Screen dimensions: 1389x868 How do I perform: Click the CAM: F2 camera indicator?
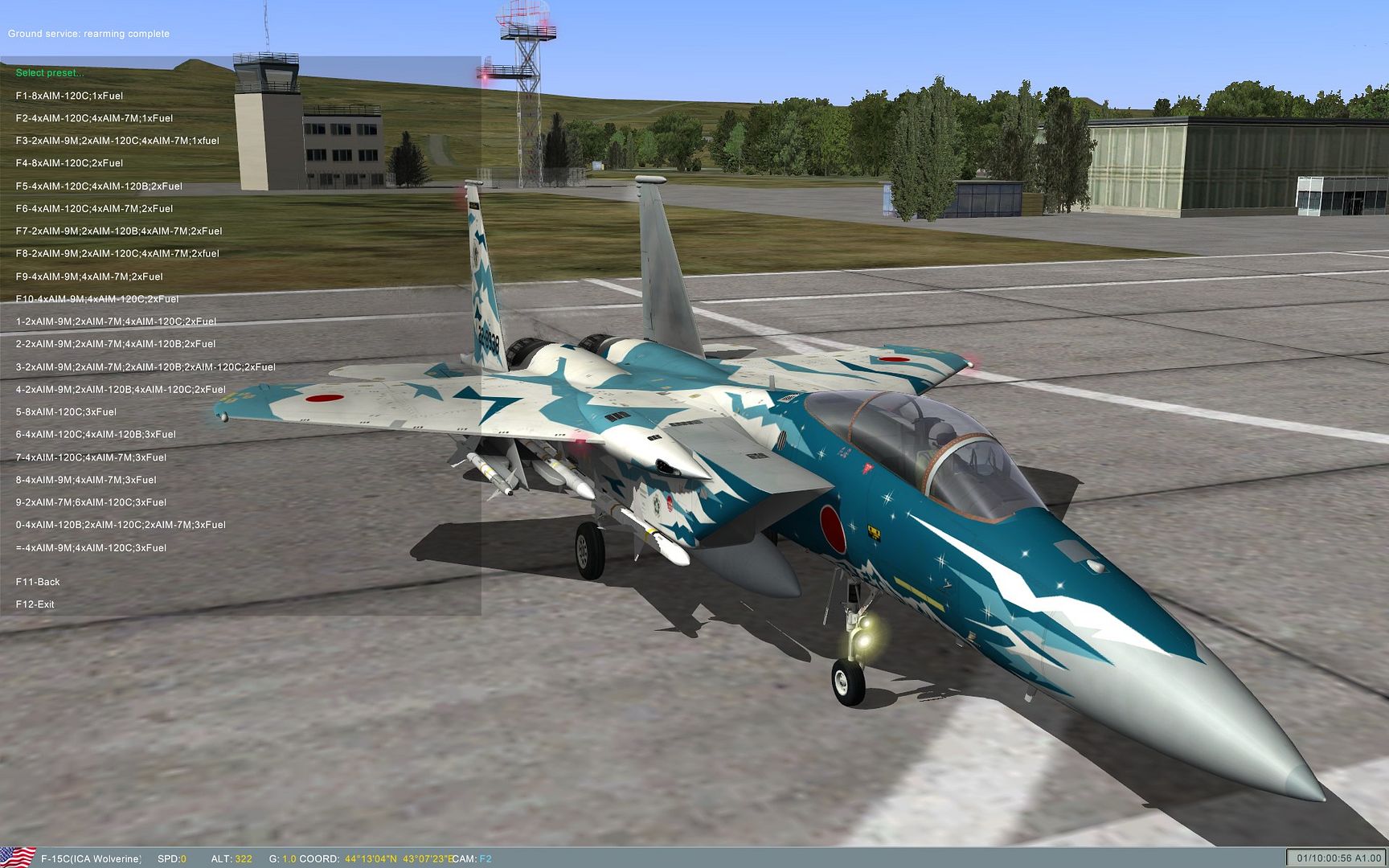click(472, 858)
